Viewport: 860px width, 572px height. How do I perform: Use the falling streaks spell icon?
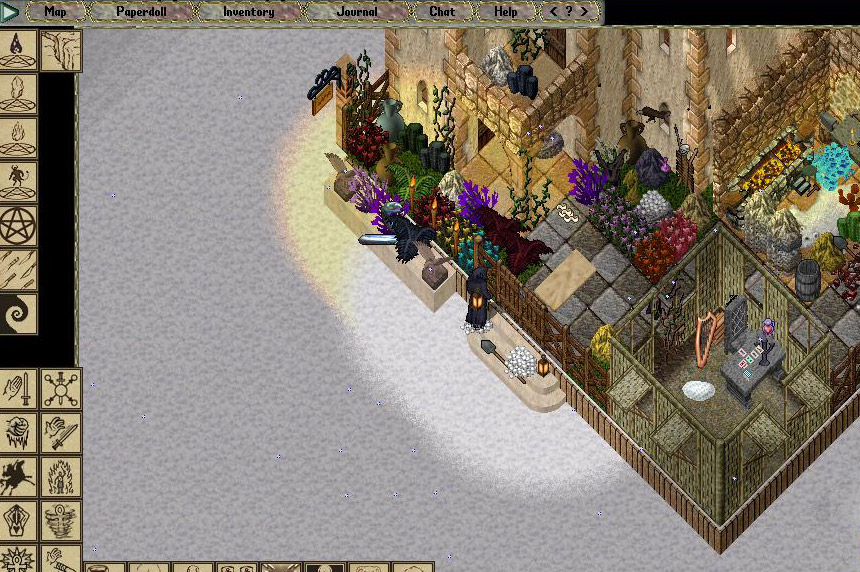point(18,270)
